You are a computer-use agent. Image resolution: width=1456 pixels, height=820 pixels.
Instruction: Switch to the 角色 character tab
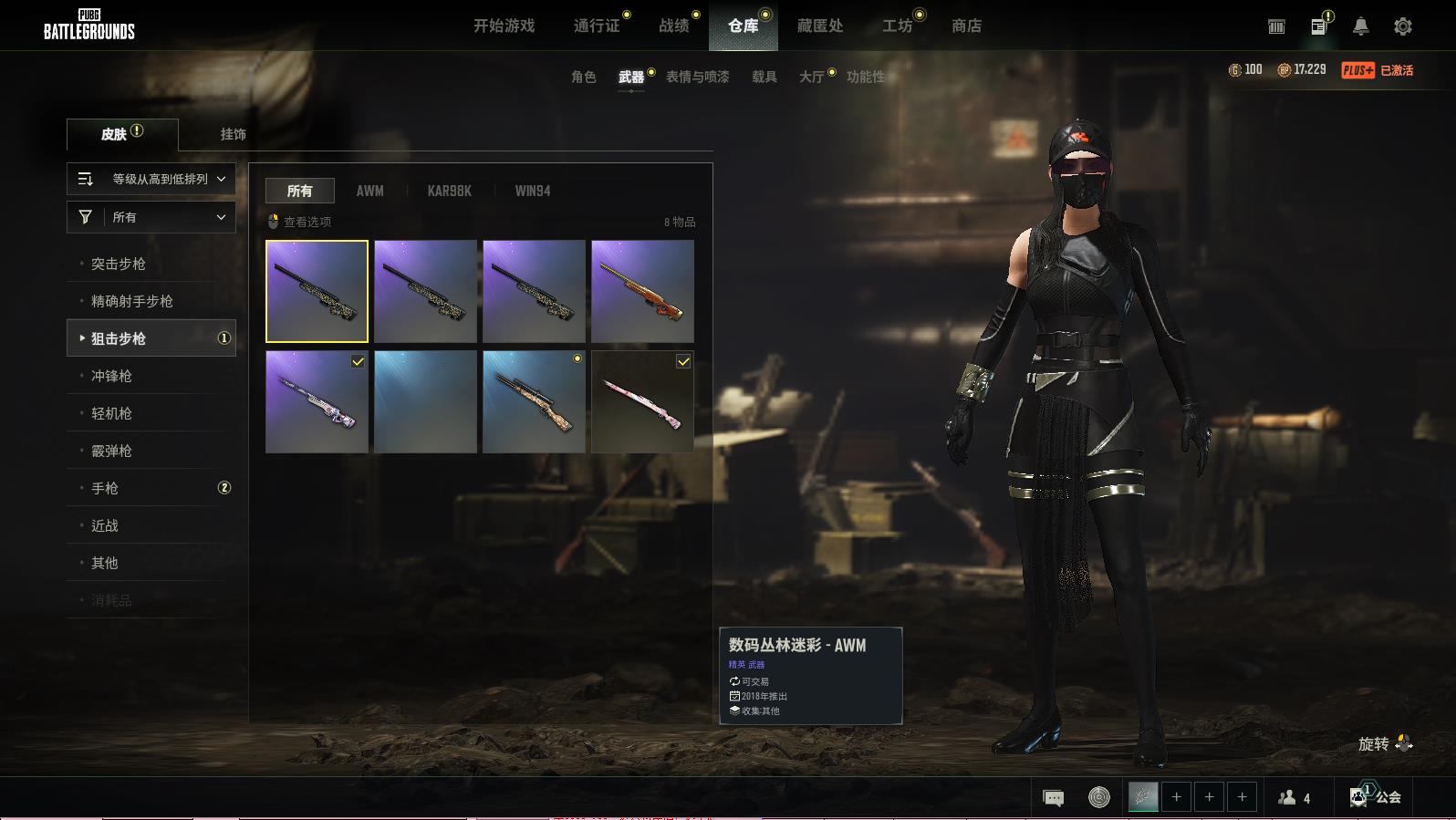coord(583,77)
